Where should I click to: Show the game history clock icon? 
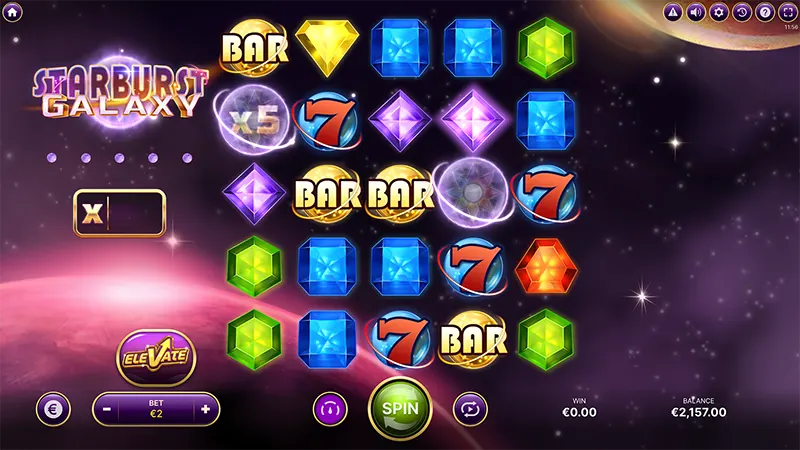pos(741,12)
